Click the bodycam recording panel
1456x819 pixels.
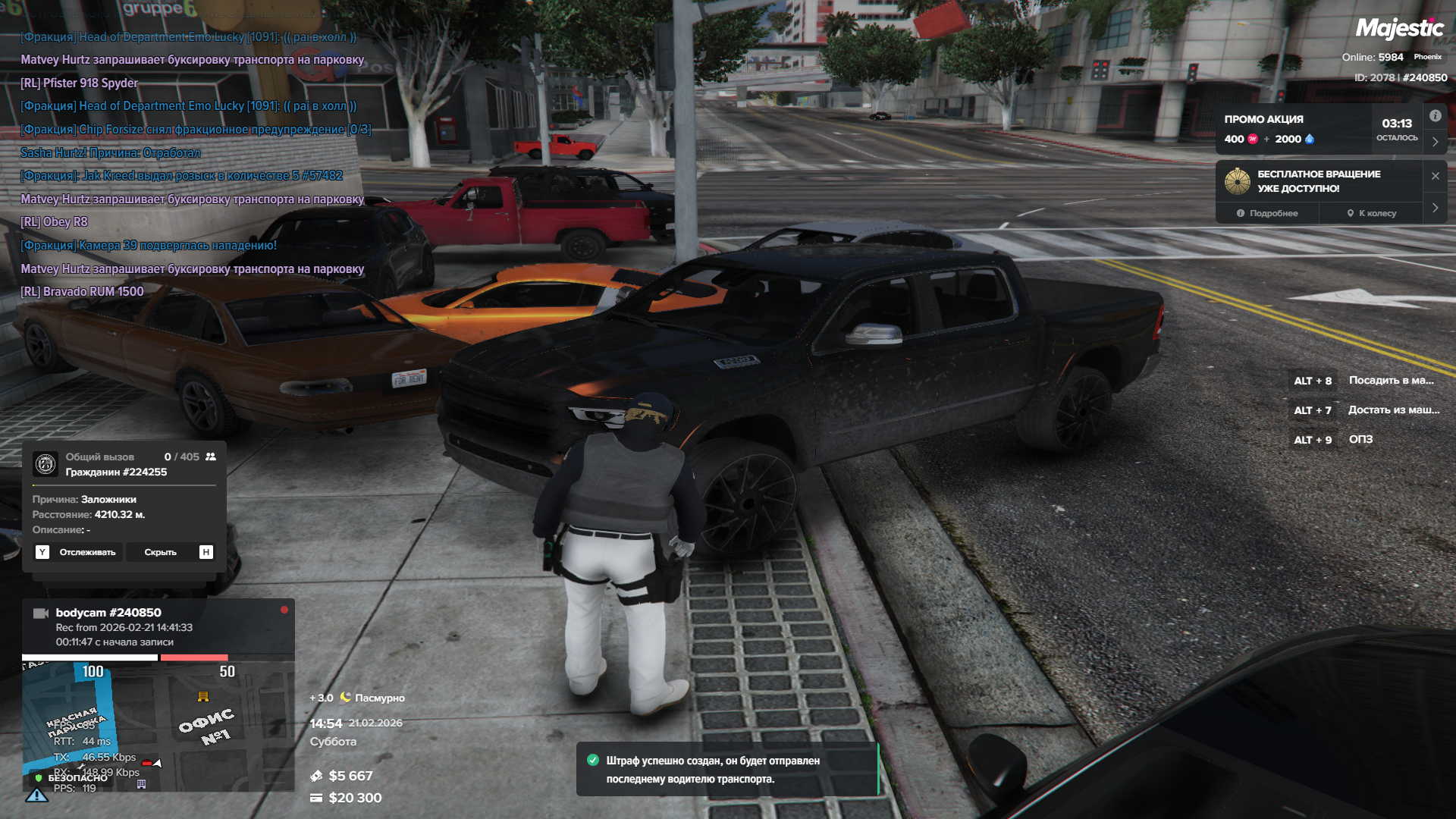(158, 627)
